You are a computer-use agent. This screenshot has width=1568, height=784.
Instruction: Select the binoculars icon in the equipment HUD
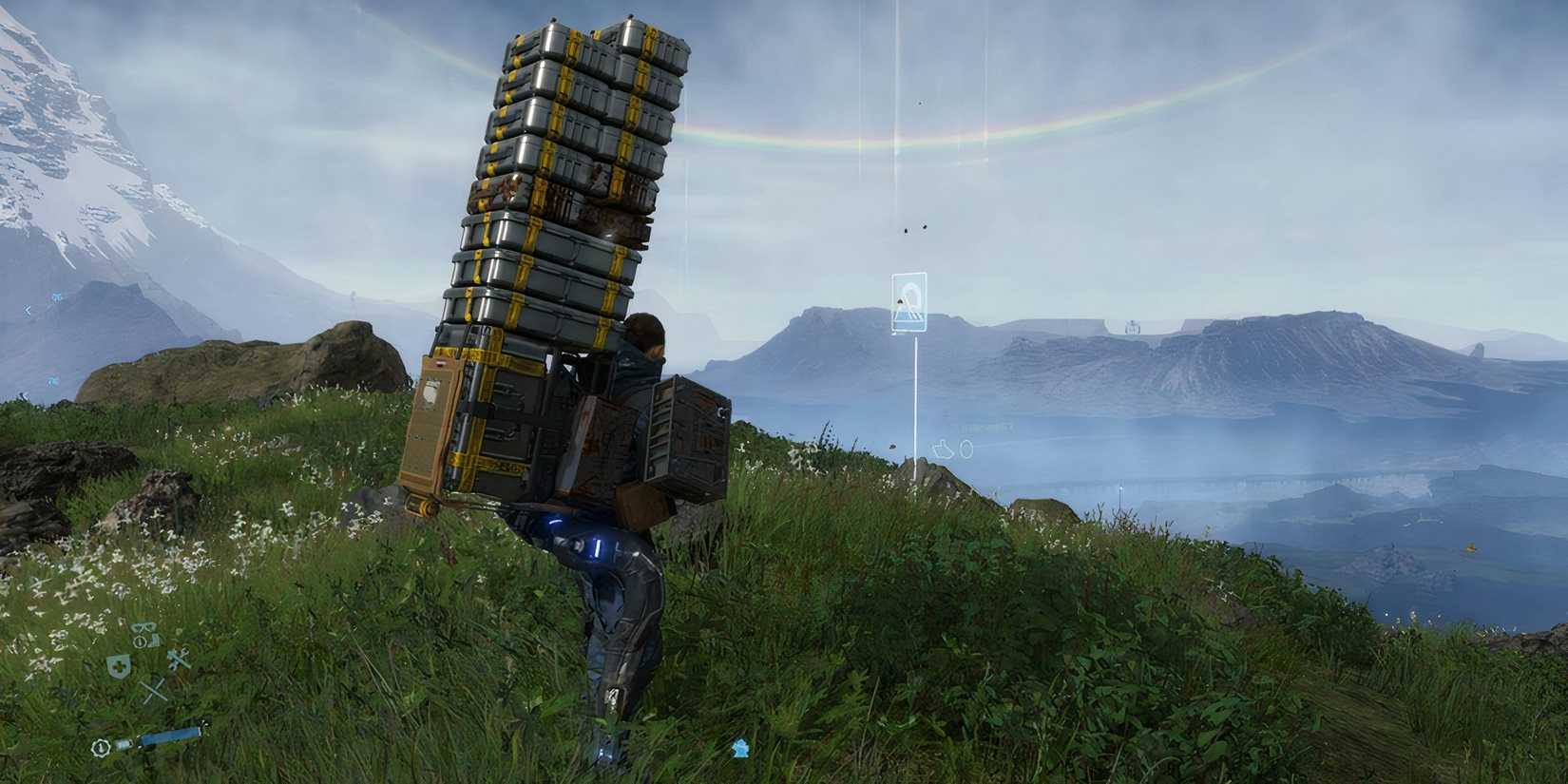click(x=144, y=628)
